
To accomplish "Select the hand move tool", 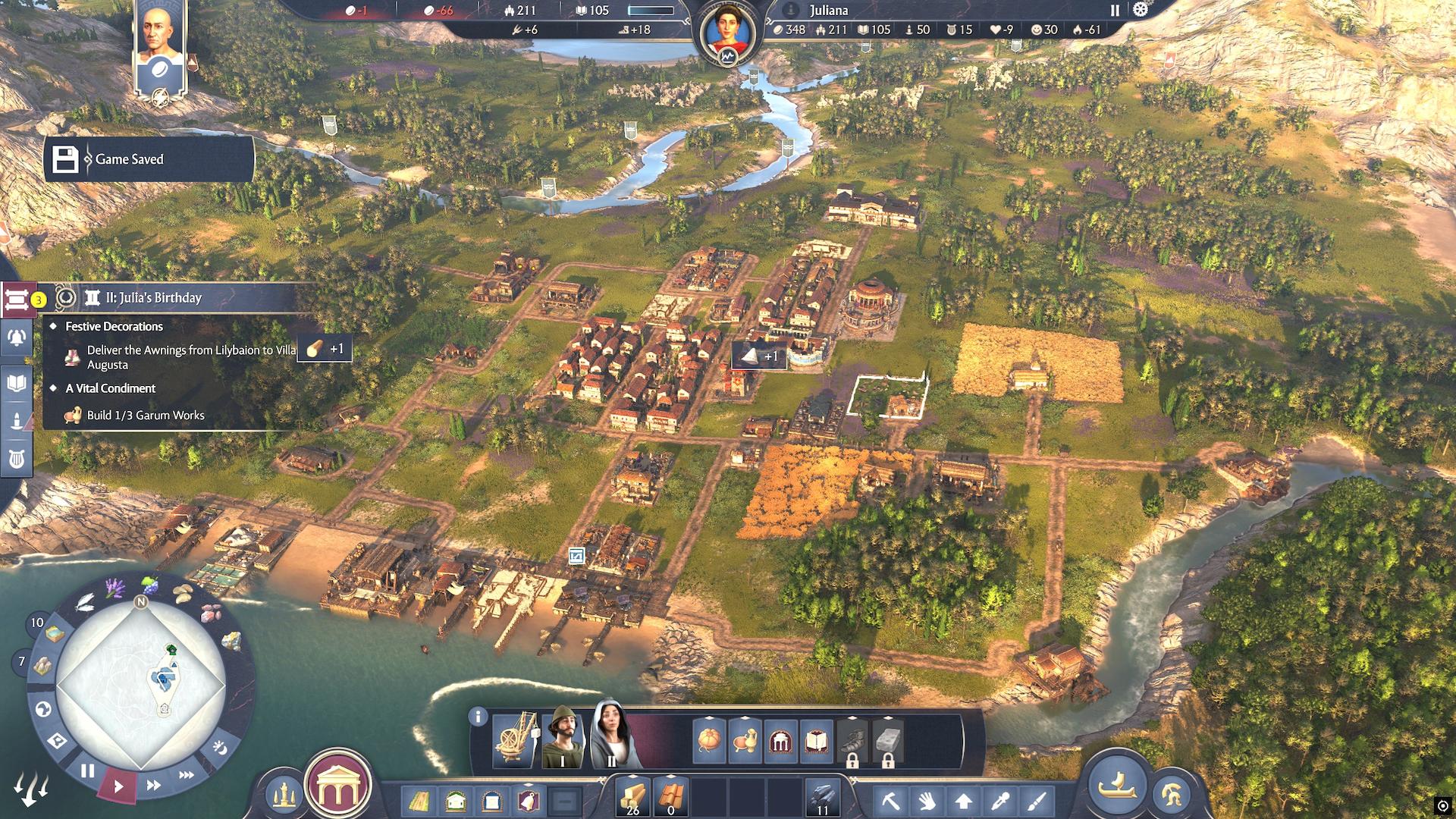I will pos(927,801).
